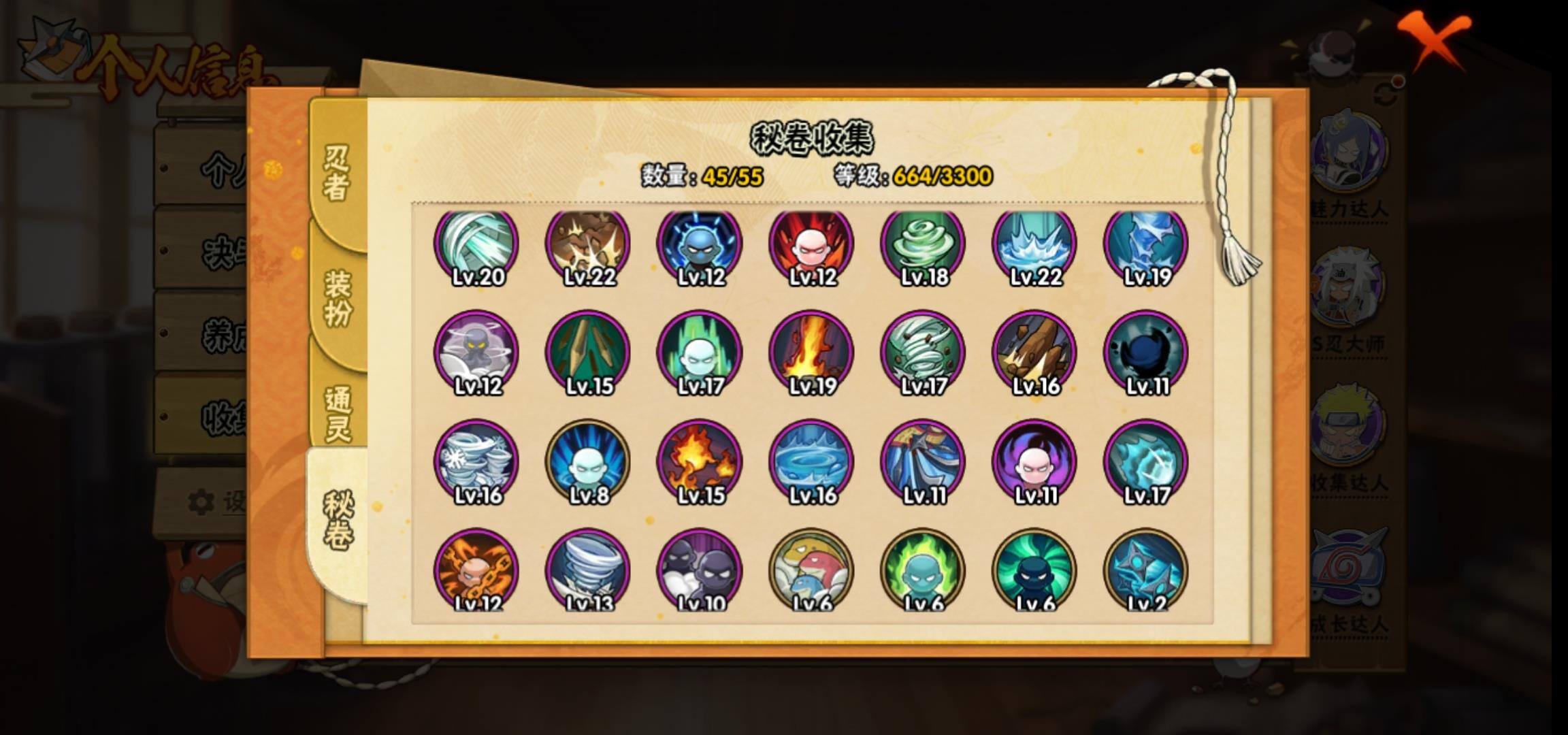Open the Lv.8 gold-bordered blue figure scroll
The width and height of the screenshot is (1568, 735).
(588, 463)
